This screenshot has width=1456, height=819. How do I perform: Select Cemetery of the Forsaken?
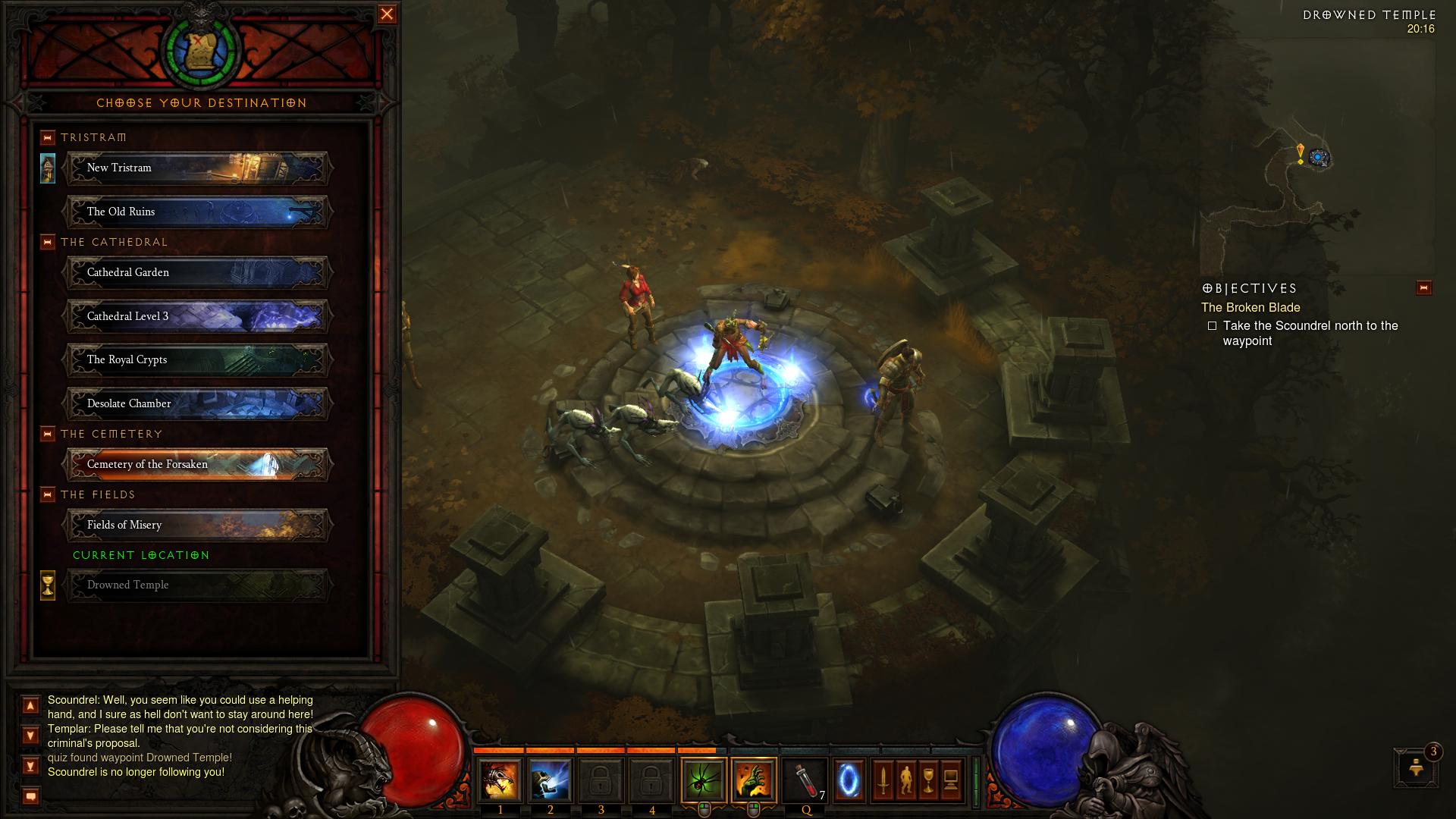coord(197,465)
